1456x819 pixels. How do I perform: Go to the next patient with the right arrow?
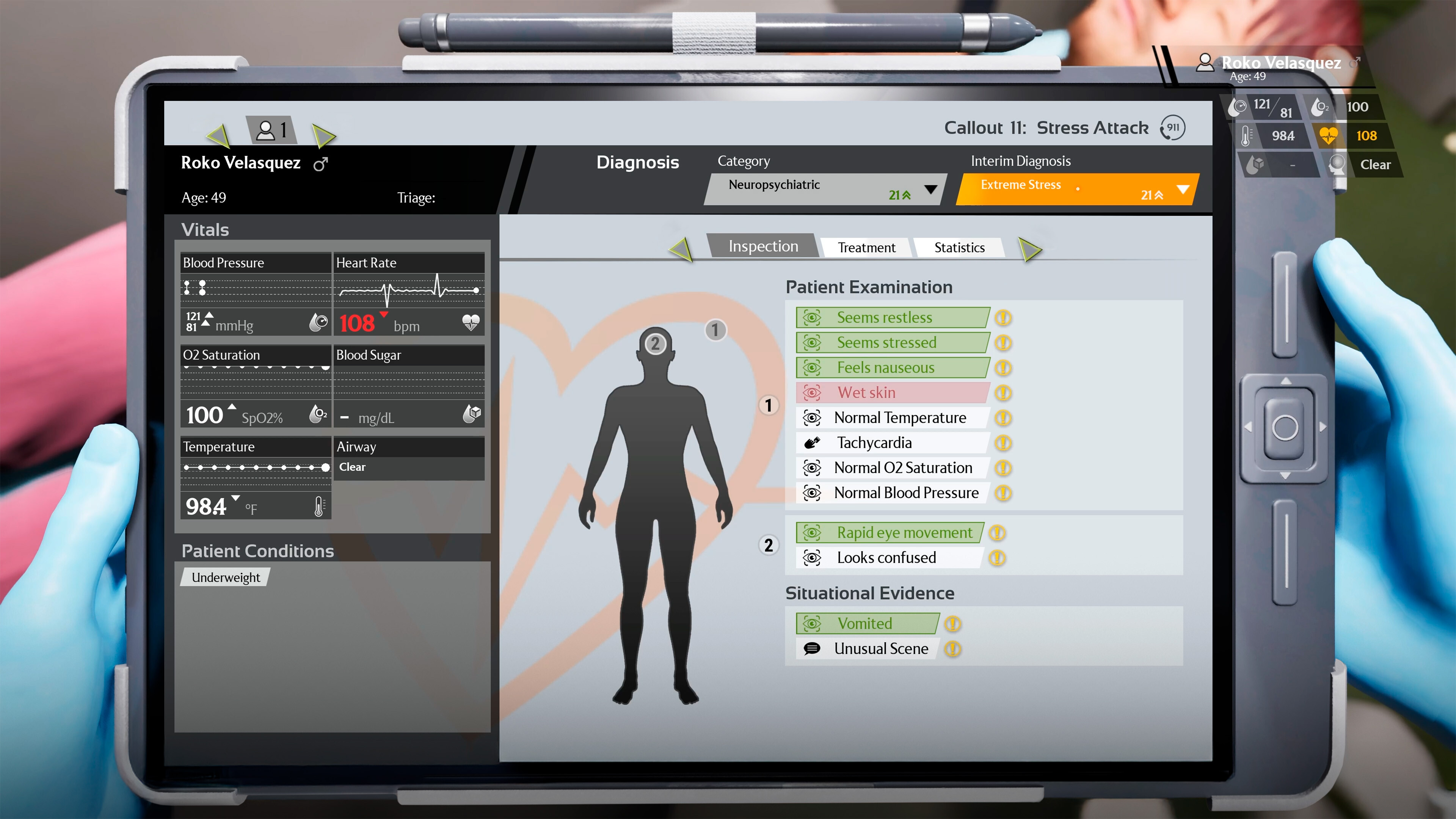[324, 136]
